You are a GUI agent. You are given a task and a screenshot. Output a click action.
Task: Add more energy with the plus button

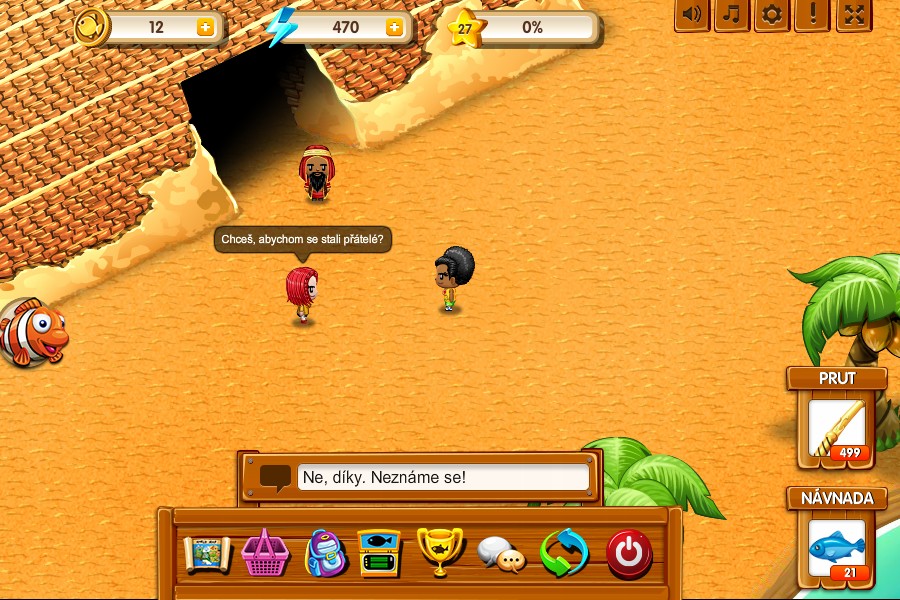click(x=394, y=28)
